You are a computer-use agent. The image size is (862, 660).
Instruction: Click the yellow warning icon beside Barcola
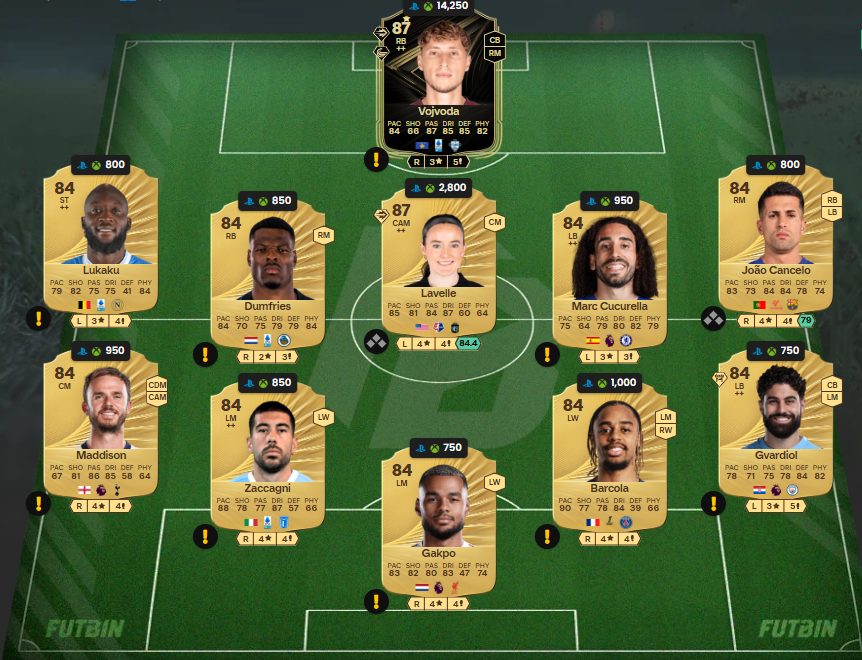[x=546, y=537]
